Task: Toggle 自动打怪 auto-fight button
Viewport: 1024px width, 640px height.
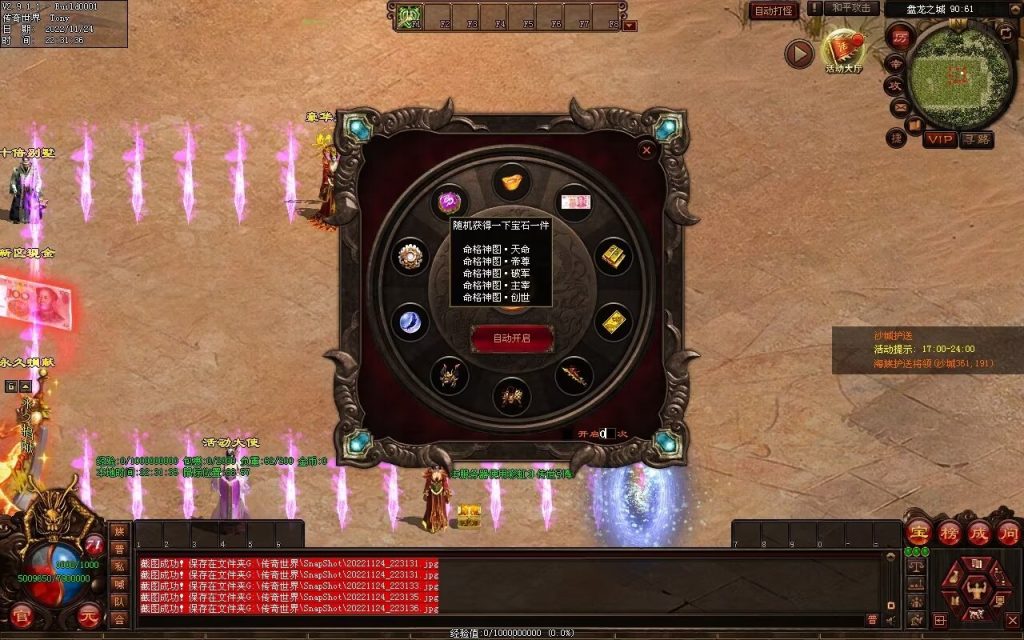Action: tap(774, 11)
